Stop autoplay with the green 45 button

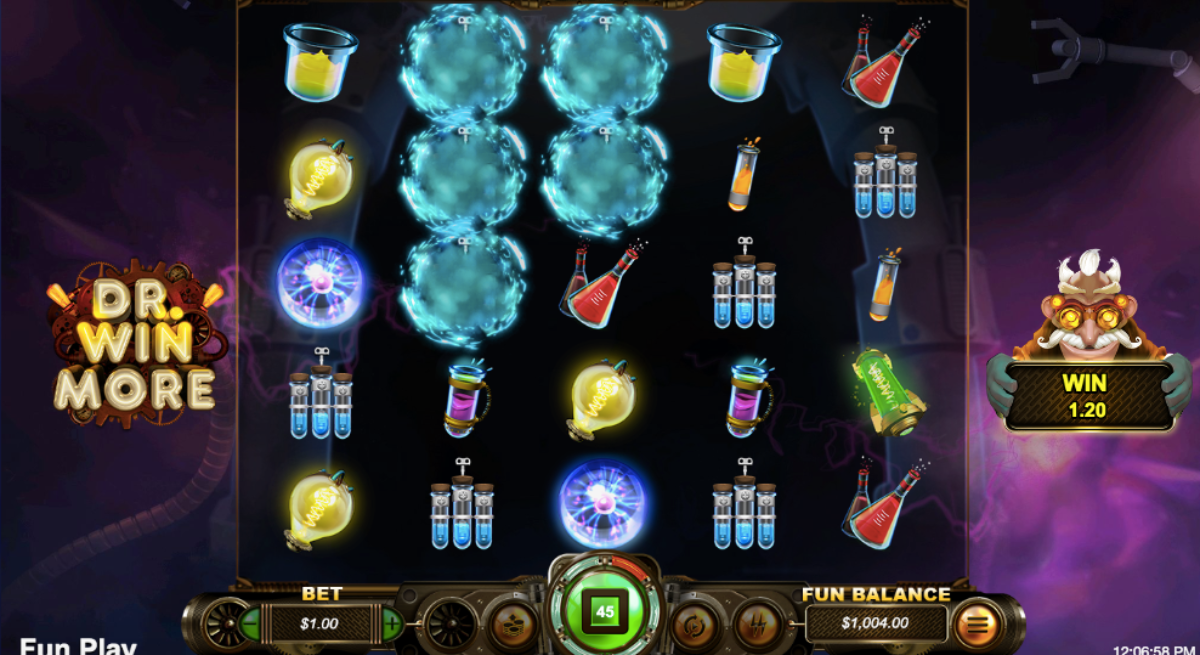(x=604, y=611)
